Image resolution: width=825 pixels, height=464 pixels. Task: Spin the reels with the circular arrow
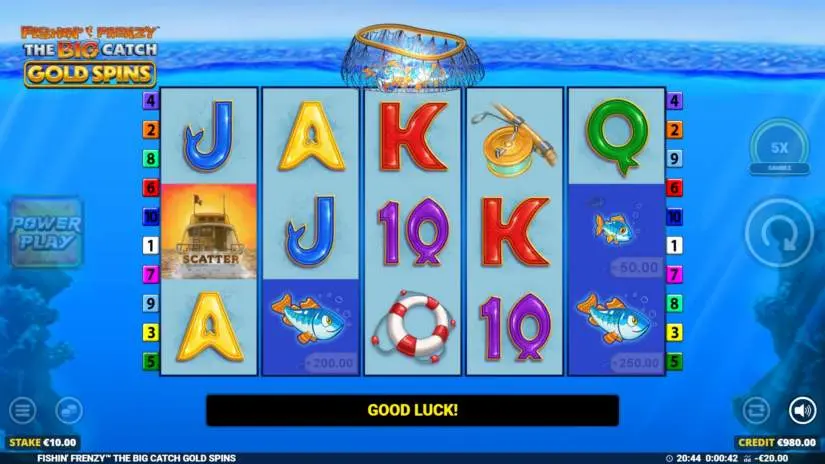point(781,233)
